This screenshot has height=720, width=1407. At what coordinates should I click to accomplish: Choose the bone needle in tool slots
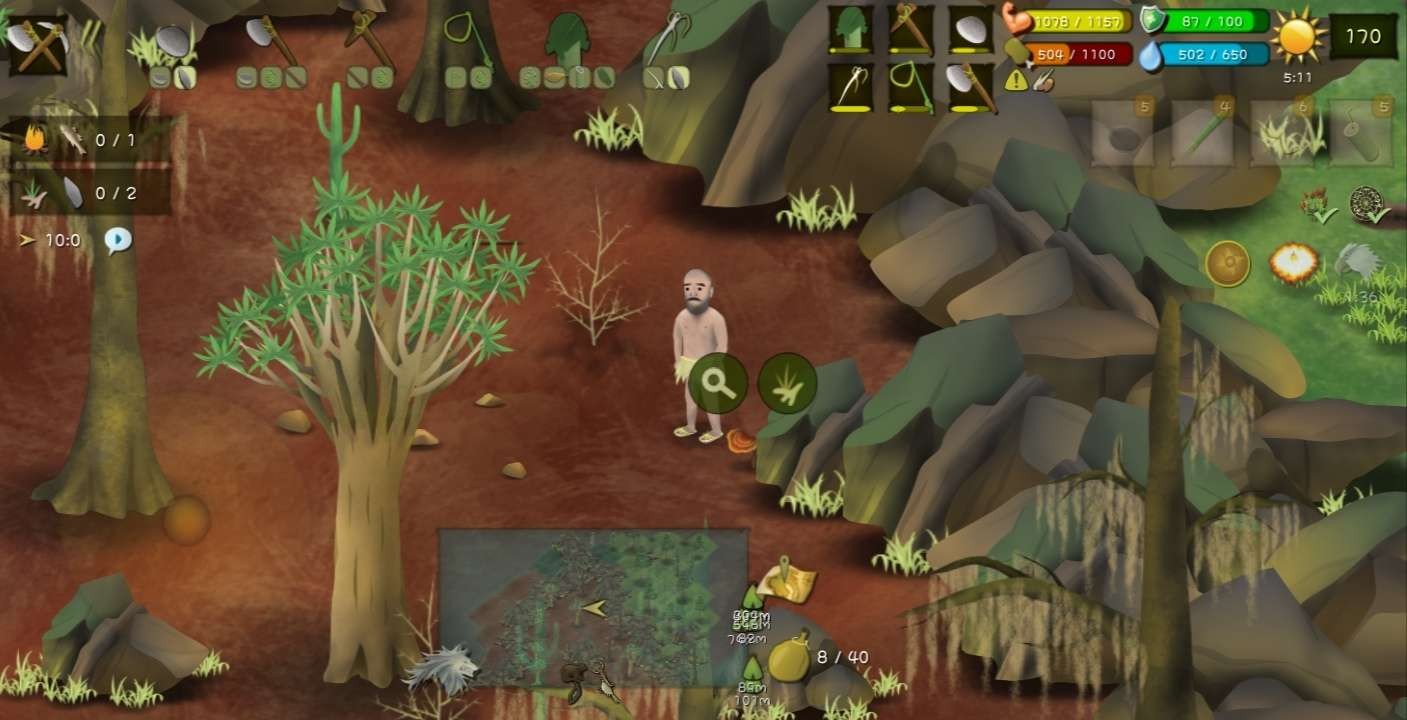[x=851, y=87]
